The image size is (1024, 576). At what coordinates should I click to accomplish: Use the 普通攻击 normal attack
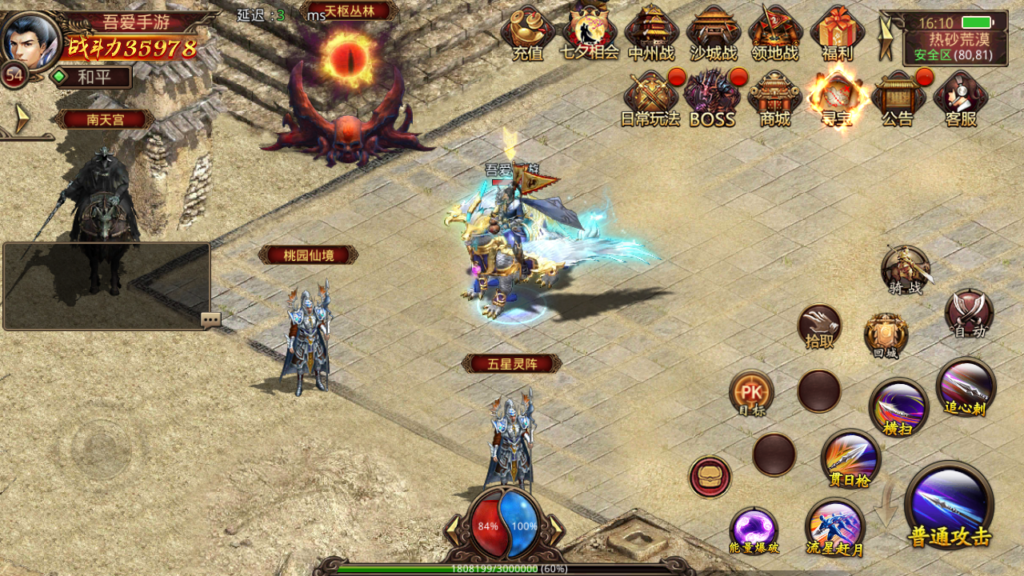coord(949,508)
